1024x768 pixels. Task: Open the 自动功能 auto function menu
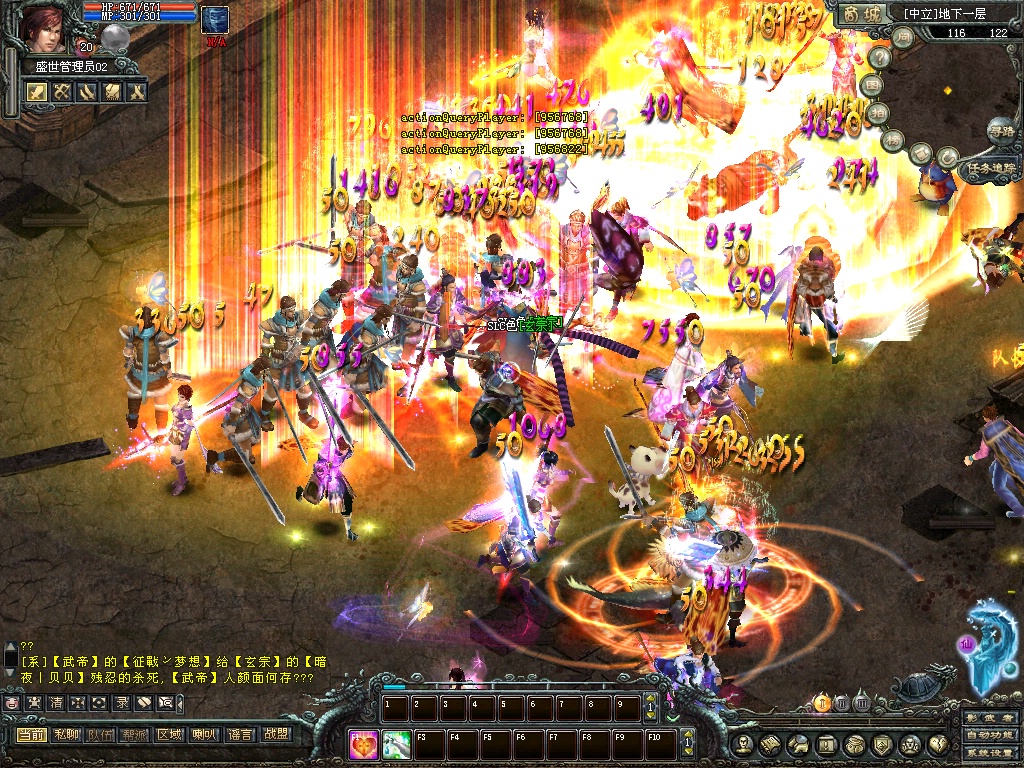tap(990, 736)
